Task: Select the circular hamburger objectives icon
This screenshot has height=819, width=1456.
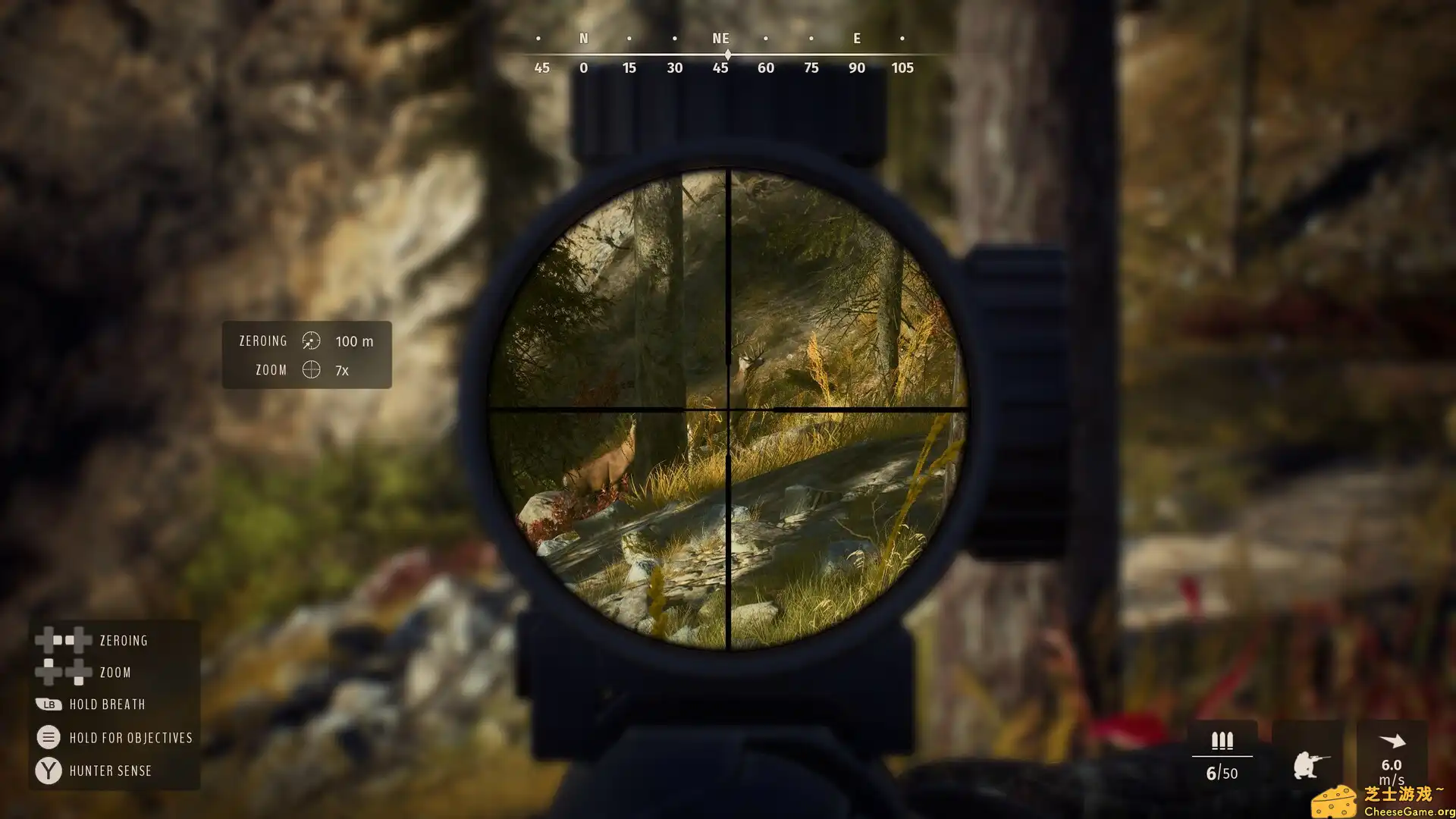Action: tap(48, 736)
